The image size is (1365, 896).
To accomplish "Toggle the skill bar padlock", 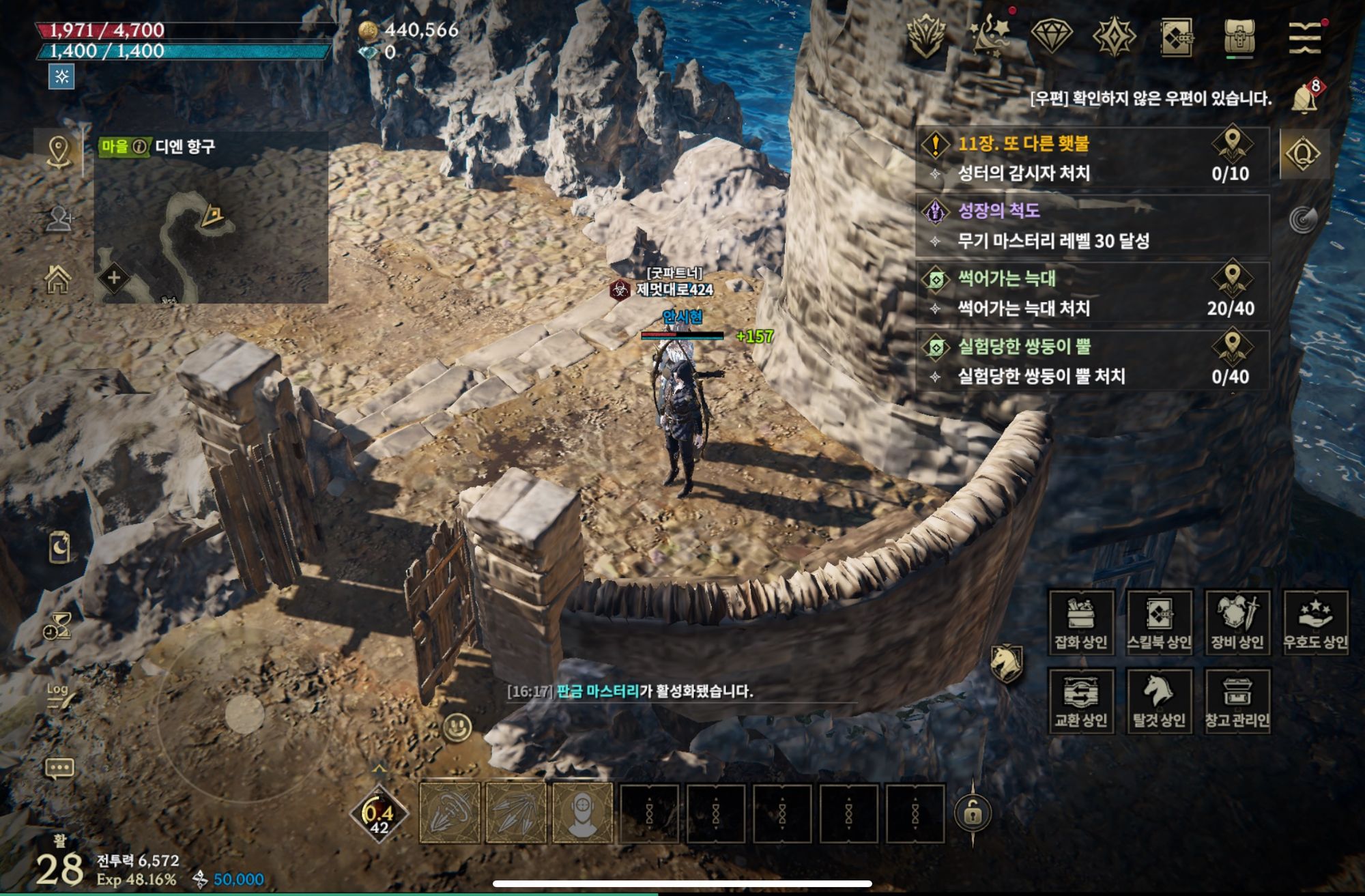I will click(x=973, y=812).
